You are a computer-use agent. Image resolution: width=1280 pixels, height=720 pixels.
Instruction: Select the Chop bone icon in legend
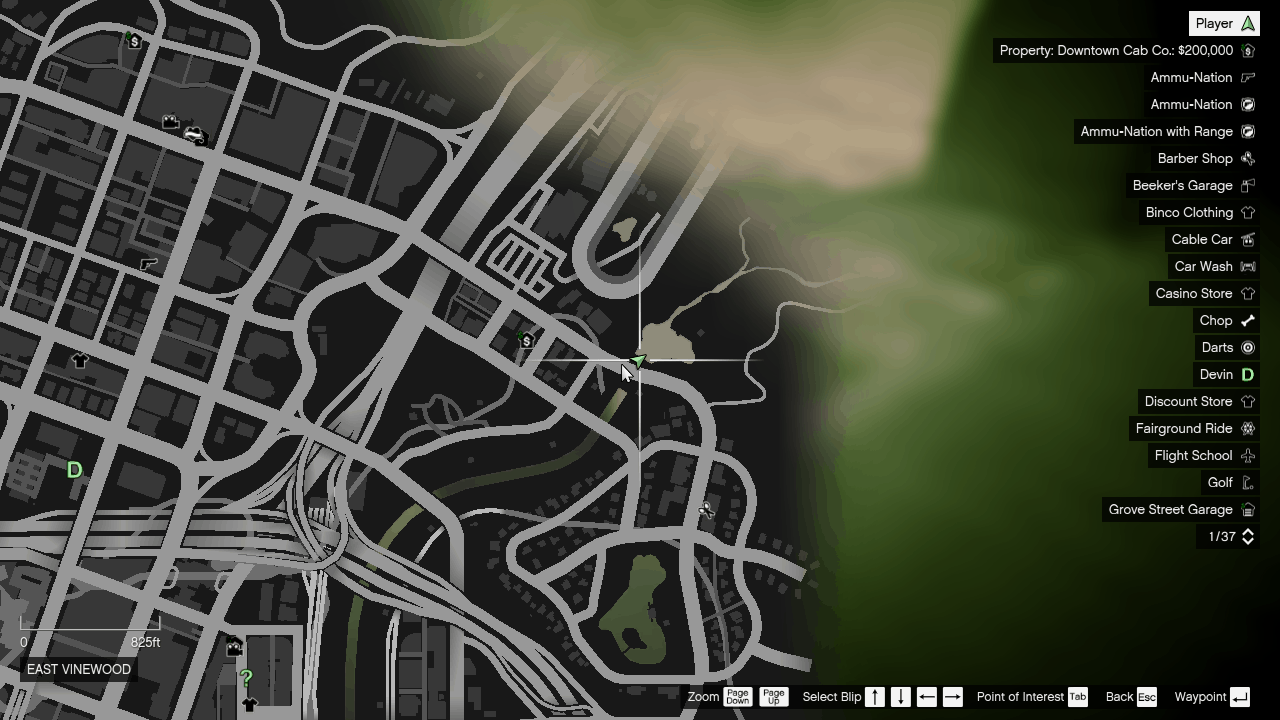(x=1247, y=320)
